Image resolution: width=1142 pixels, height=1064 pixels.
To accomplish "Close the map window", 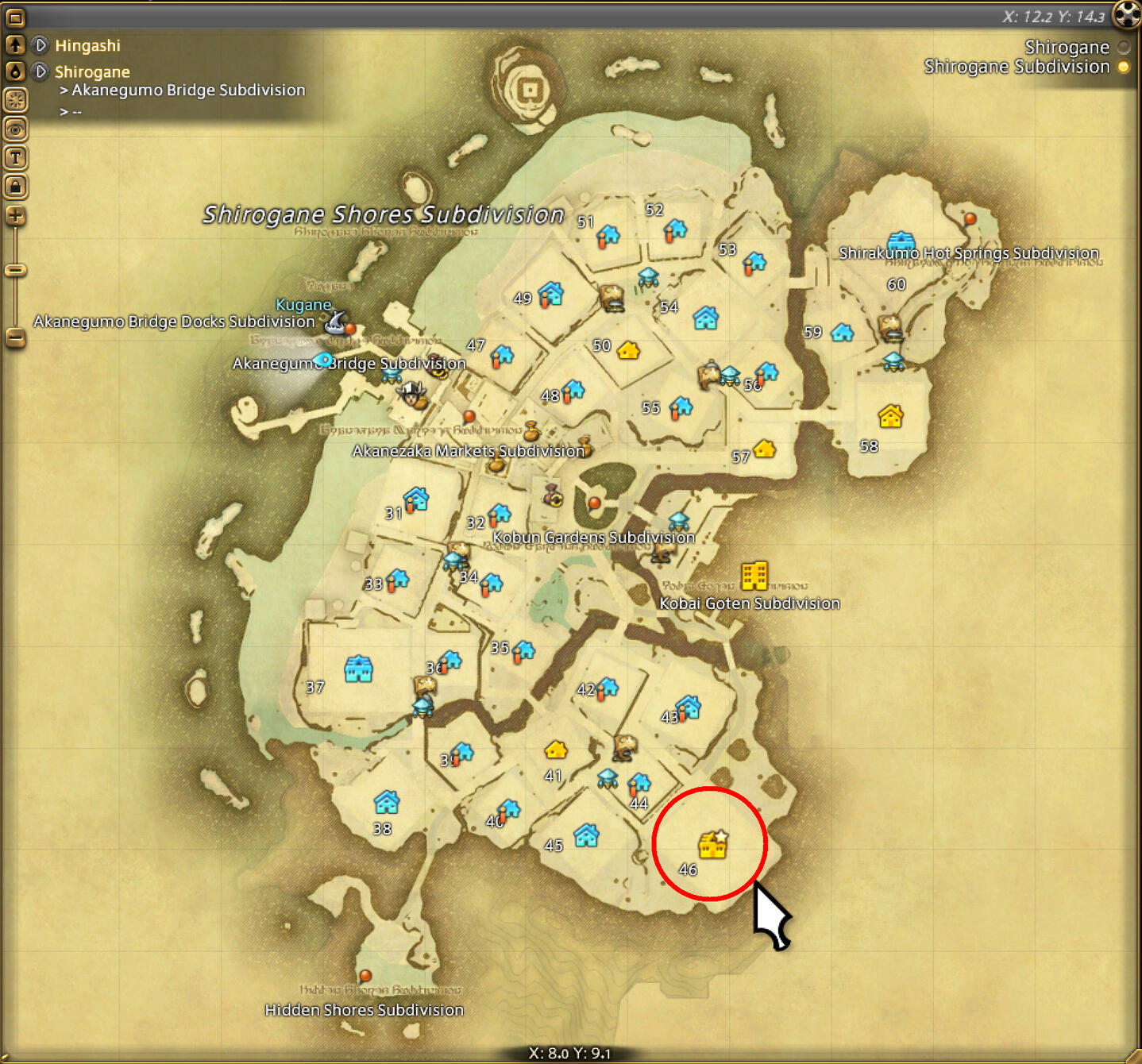I will click(1127, 14).
